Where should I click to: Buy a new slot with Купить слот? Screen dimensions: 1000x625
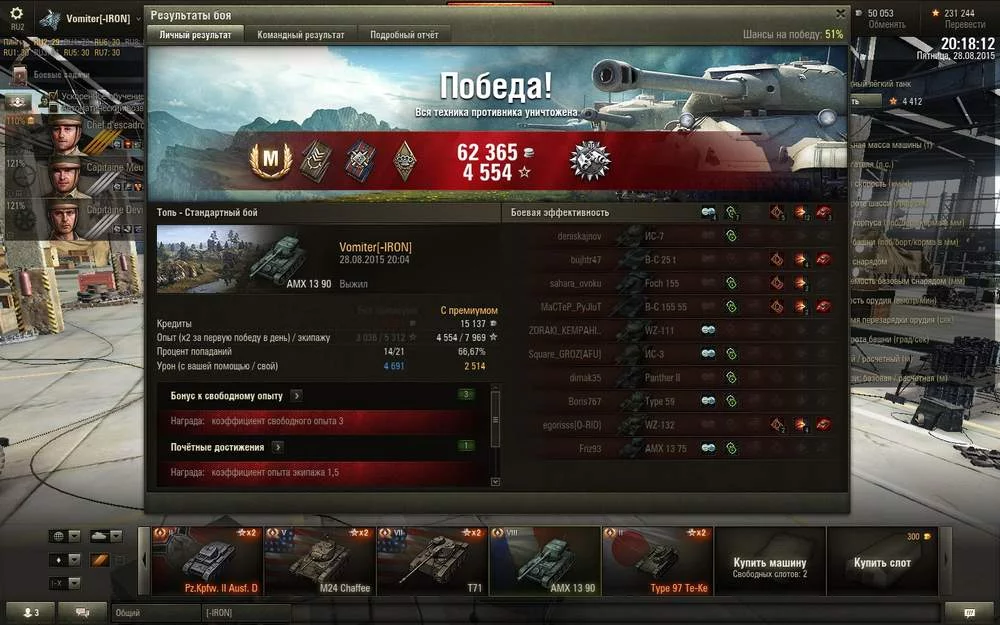pos(883,563)
